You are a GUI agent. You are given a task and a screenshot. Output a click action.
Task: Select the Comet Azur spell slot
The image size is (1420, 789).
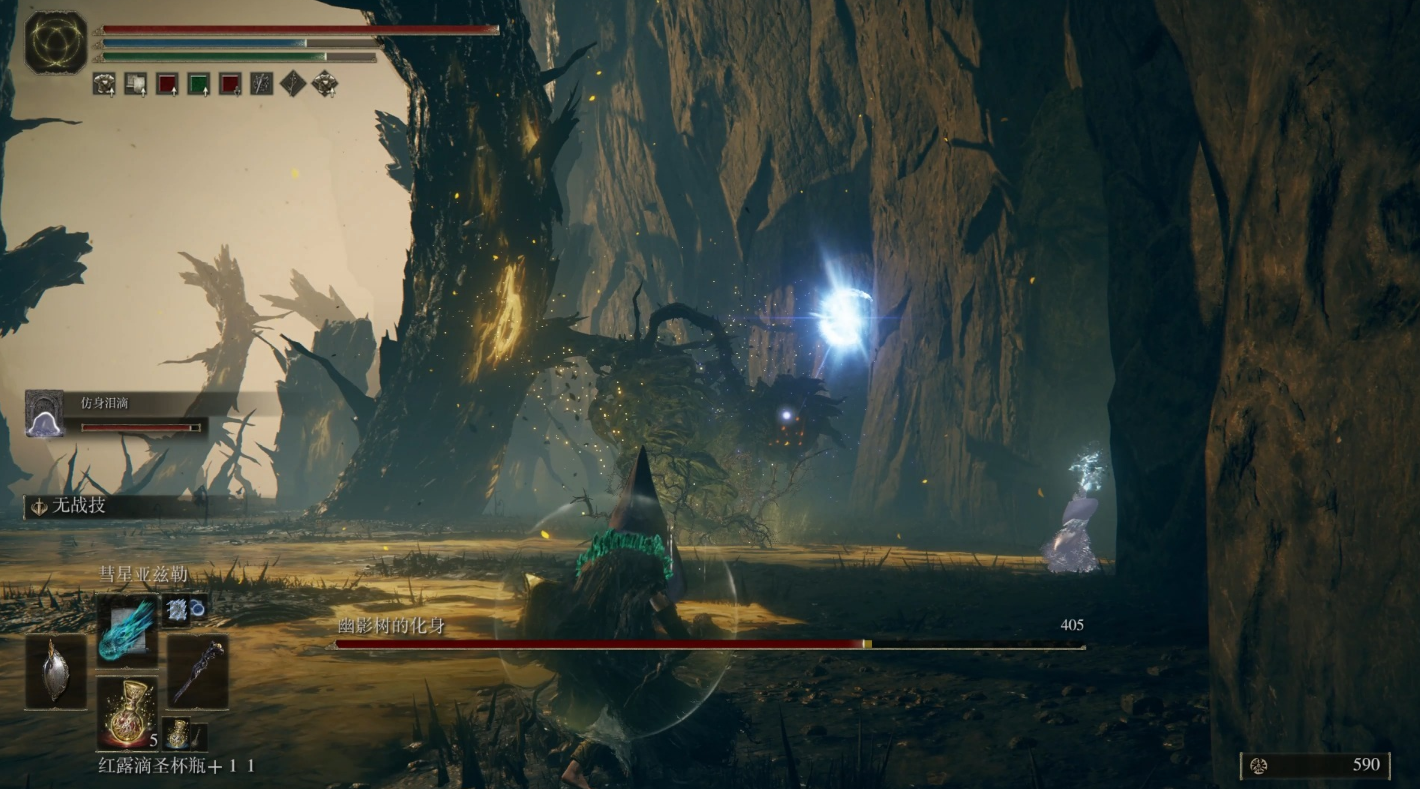[x=127, y=626]
